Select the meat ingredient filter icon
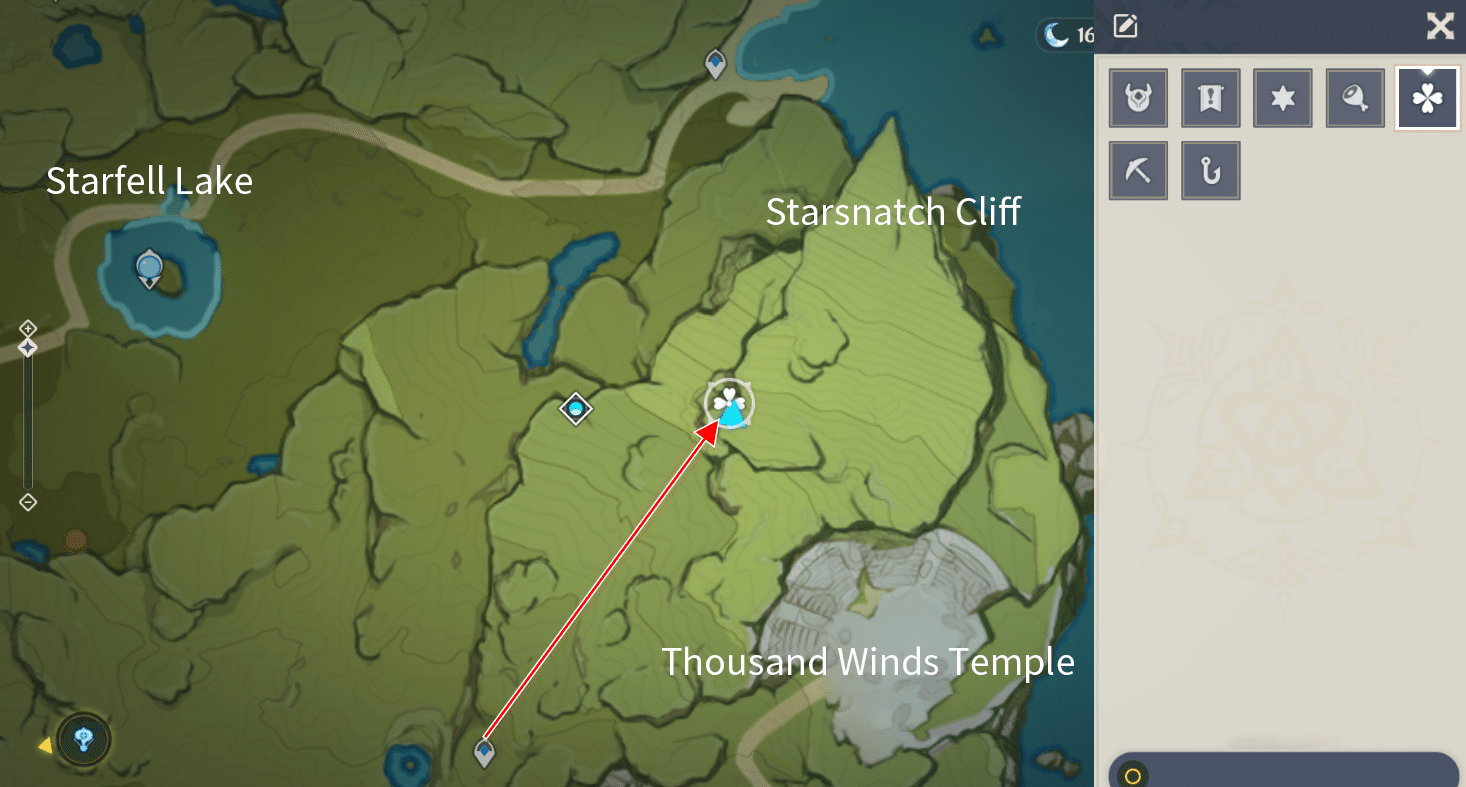The image size is (1466, 787). pos(1354,98)
